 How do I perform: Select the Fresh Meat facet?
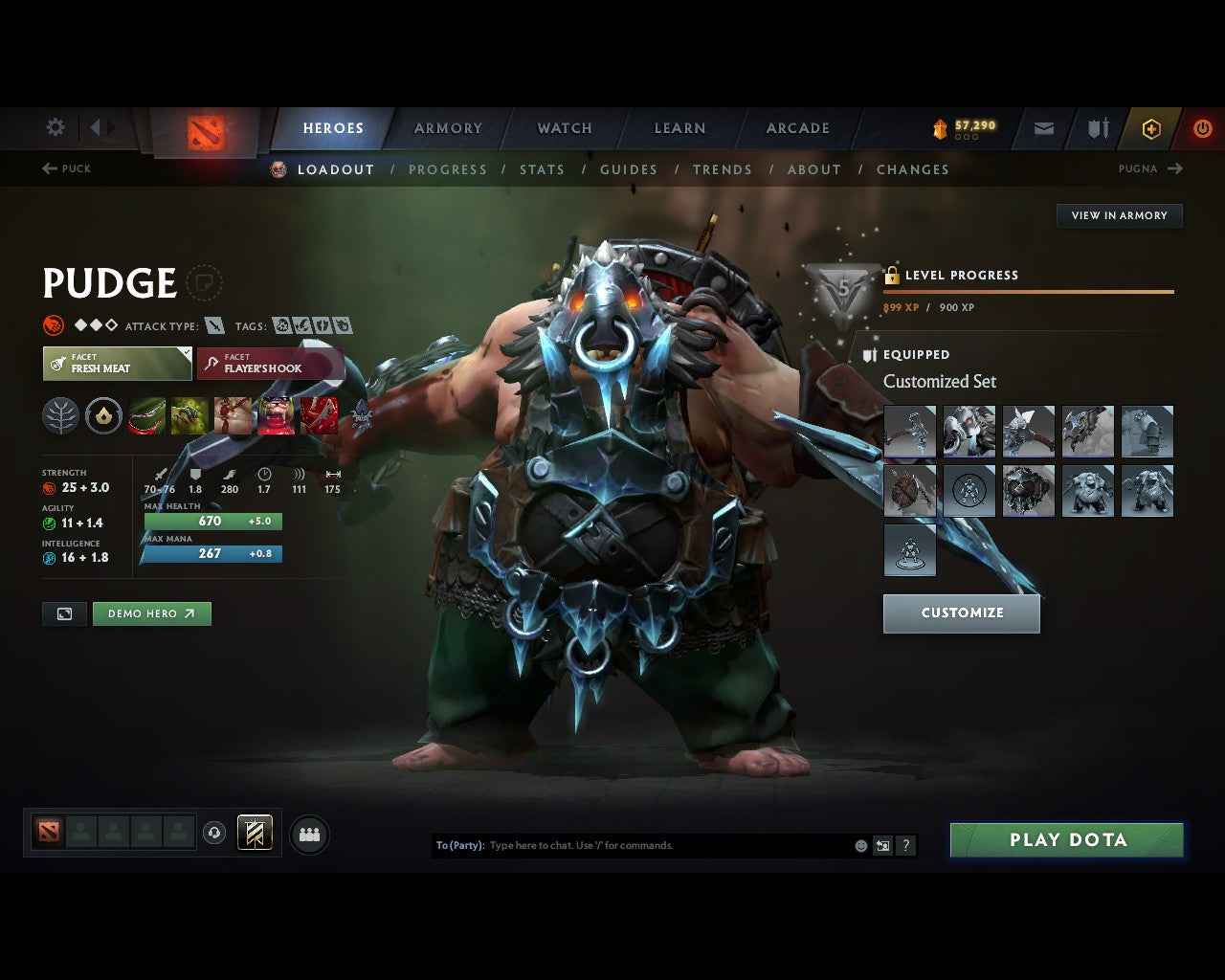117,364
